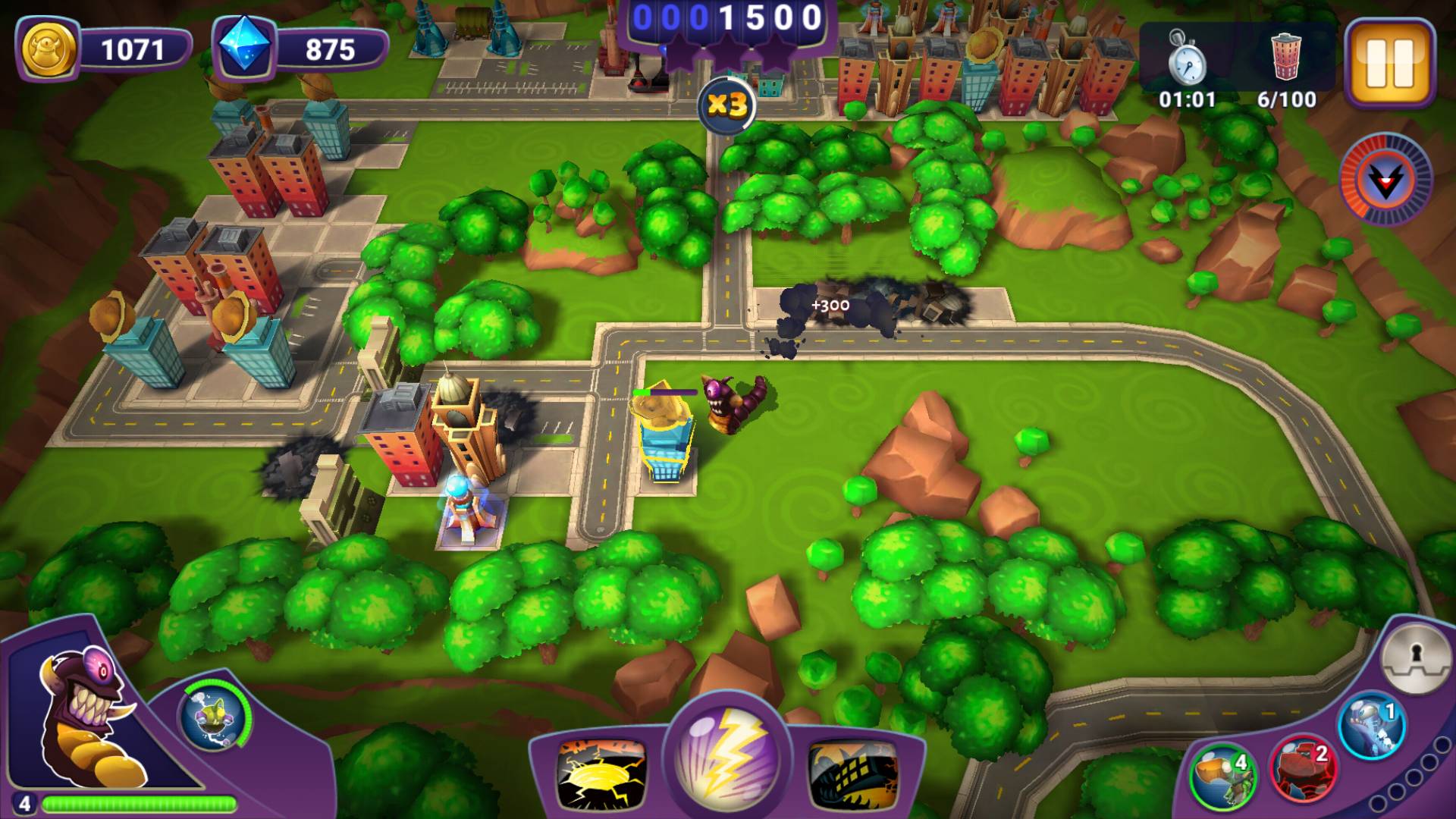Pause the game with the orange button
1456x819 pixels.
(x=1390, y=62)
